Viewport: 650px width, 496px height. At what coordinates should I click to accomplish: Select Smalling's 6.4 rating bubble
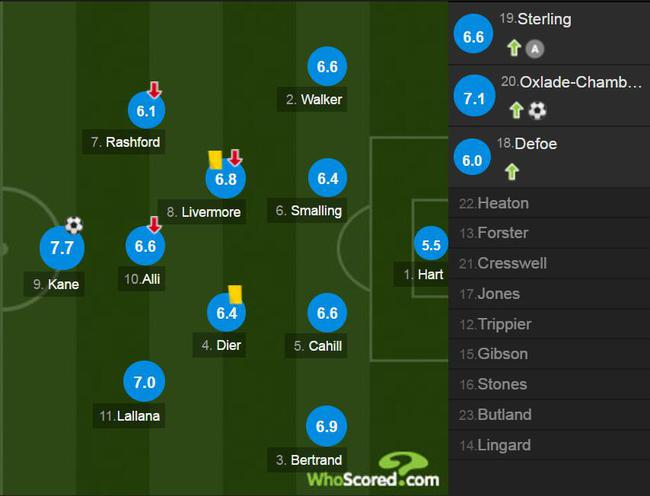click(327, 179)
